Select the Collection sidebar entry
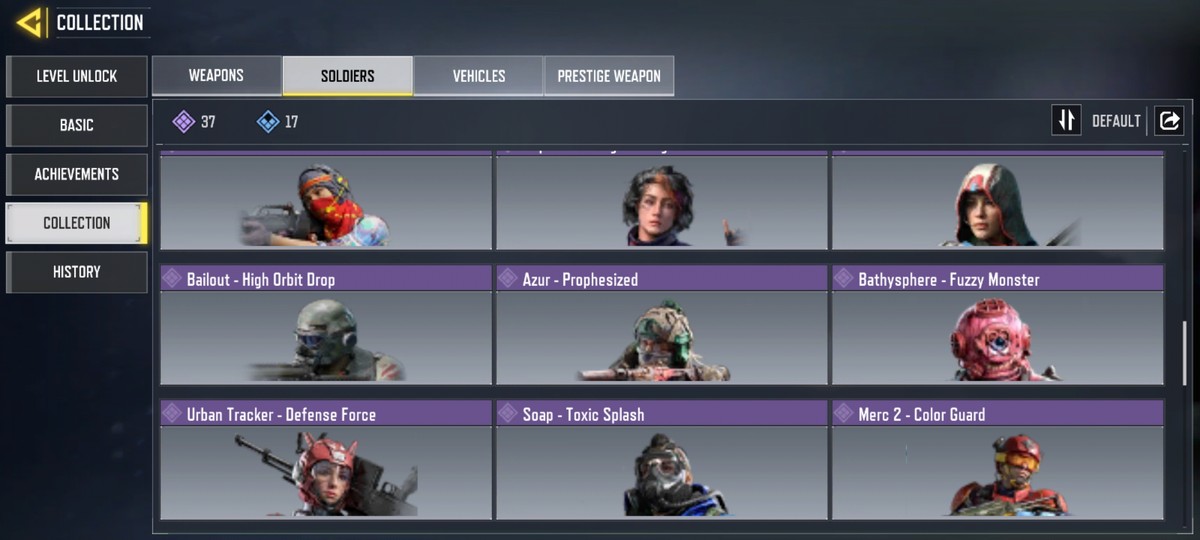Viewport: 1200px width, 540px height. click(77, 223)
